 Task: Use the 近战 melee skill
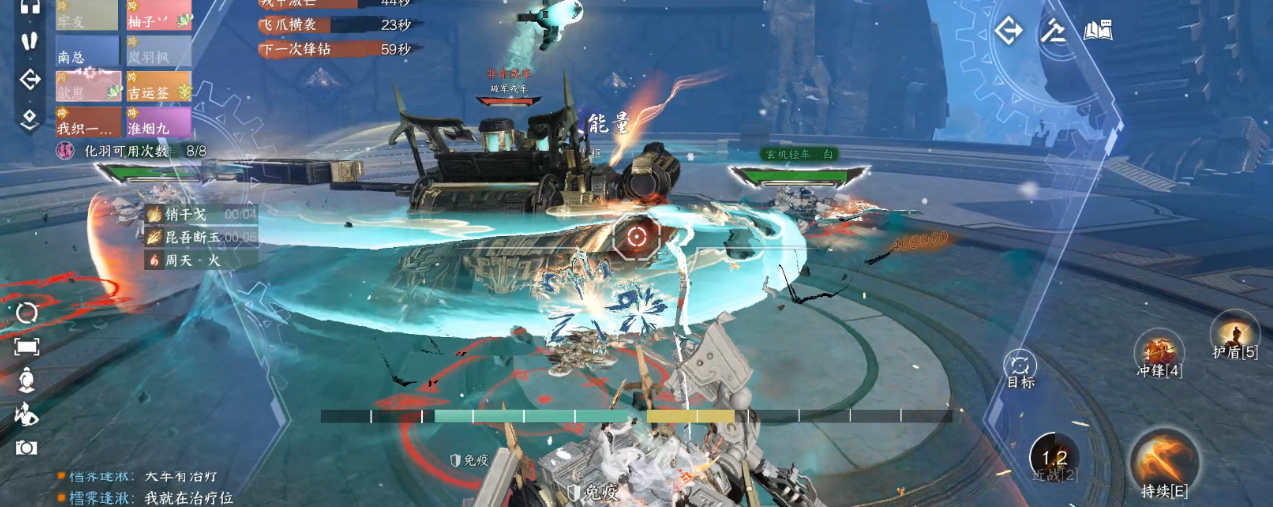[1054, 456]
